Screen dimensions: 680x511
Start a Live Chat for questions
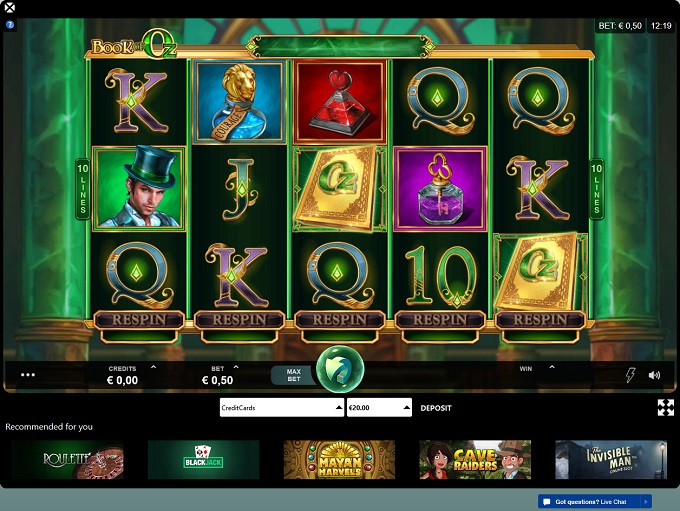(x=594, y=501)
